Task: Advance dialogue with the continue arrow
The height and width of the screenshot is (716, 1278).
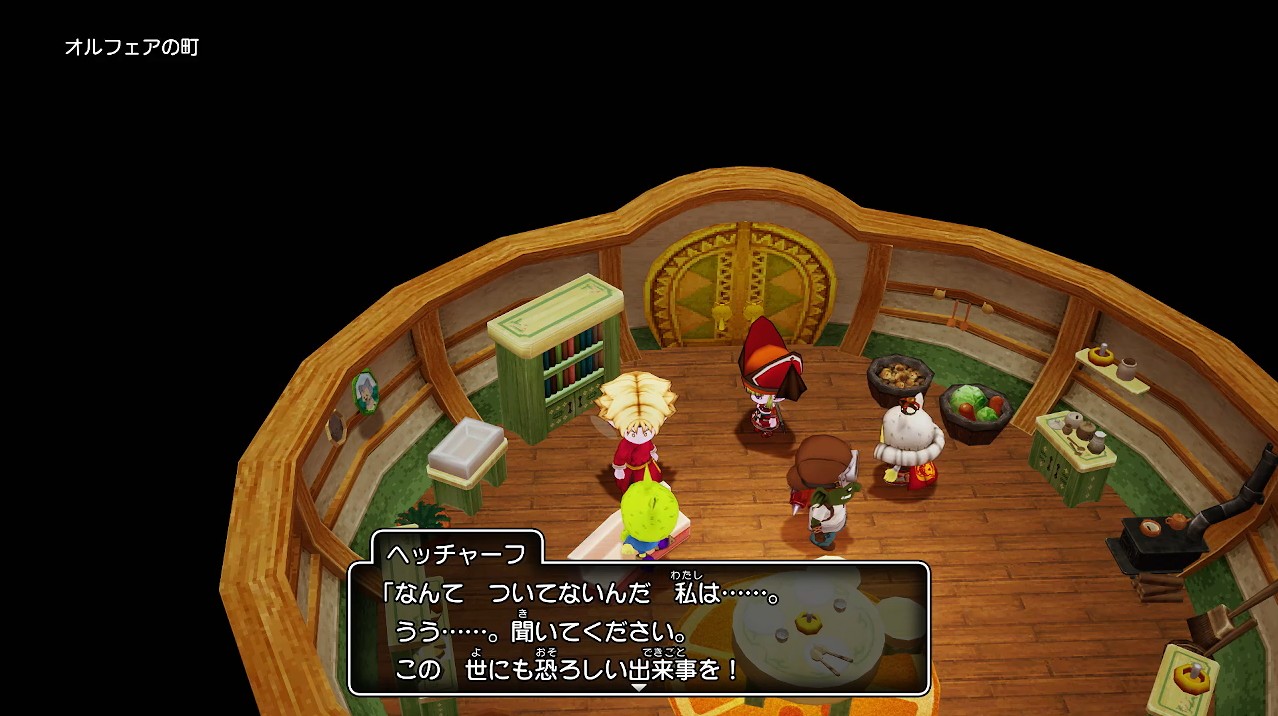Action: (638, 687)
